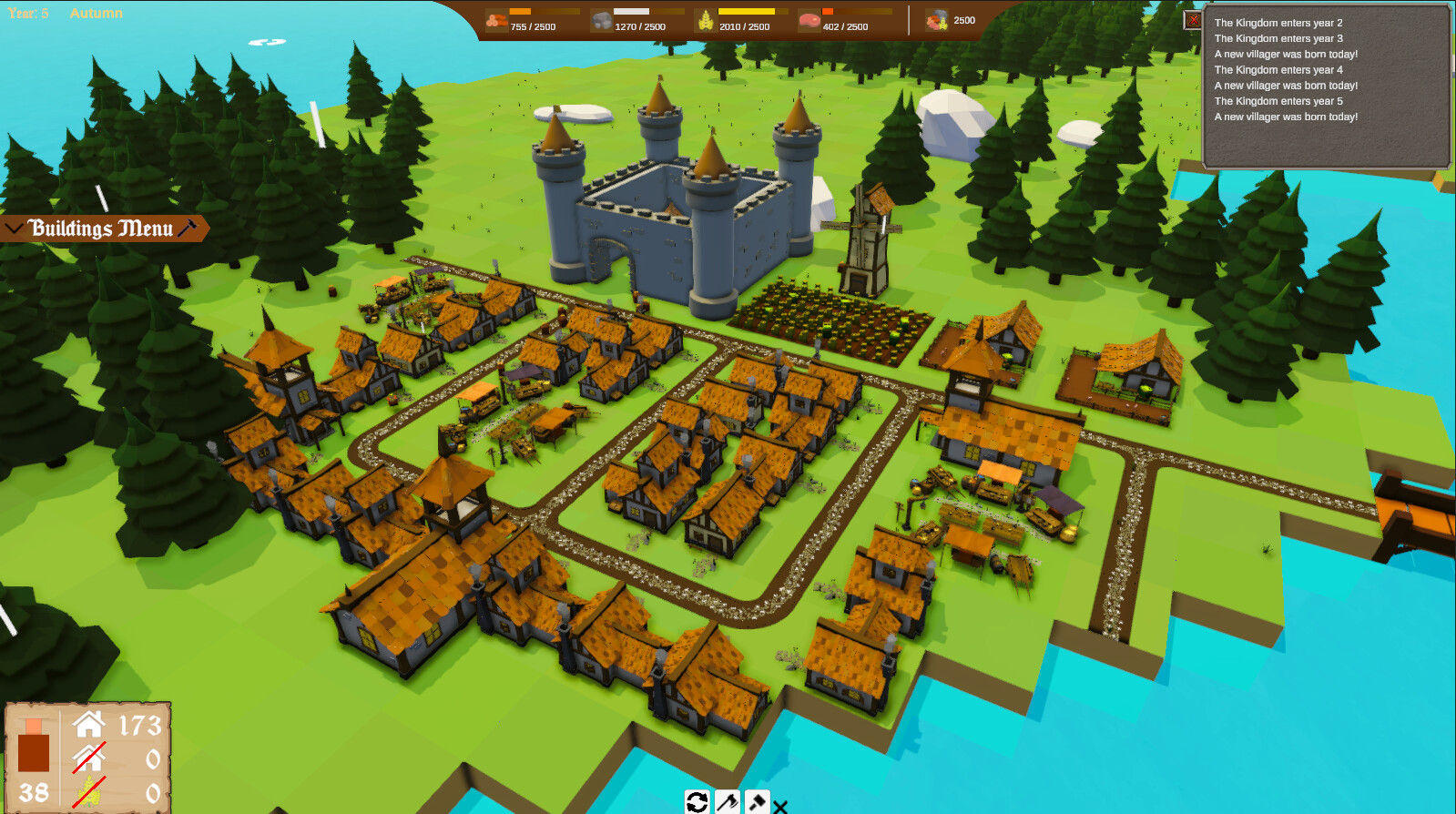Click the wheat resource icon
Viewport: 1456px width, 814px height.
tap(704, 20)
